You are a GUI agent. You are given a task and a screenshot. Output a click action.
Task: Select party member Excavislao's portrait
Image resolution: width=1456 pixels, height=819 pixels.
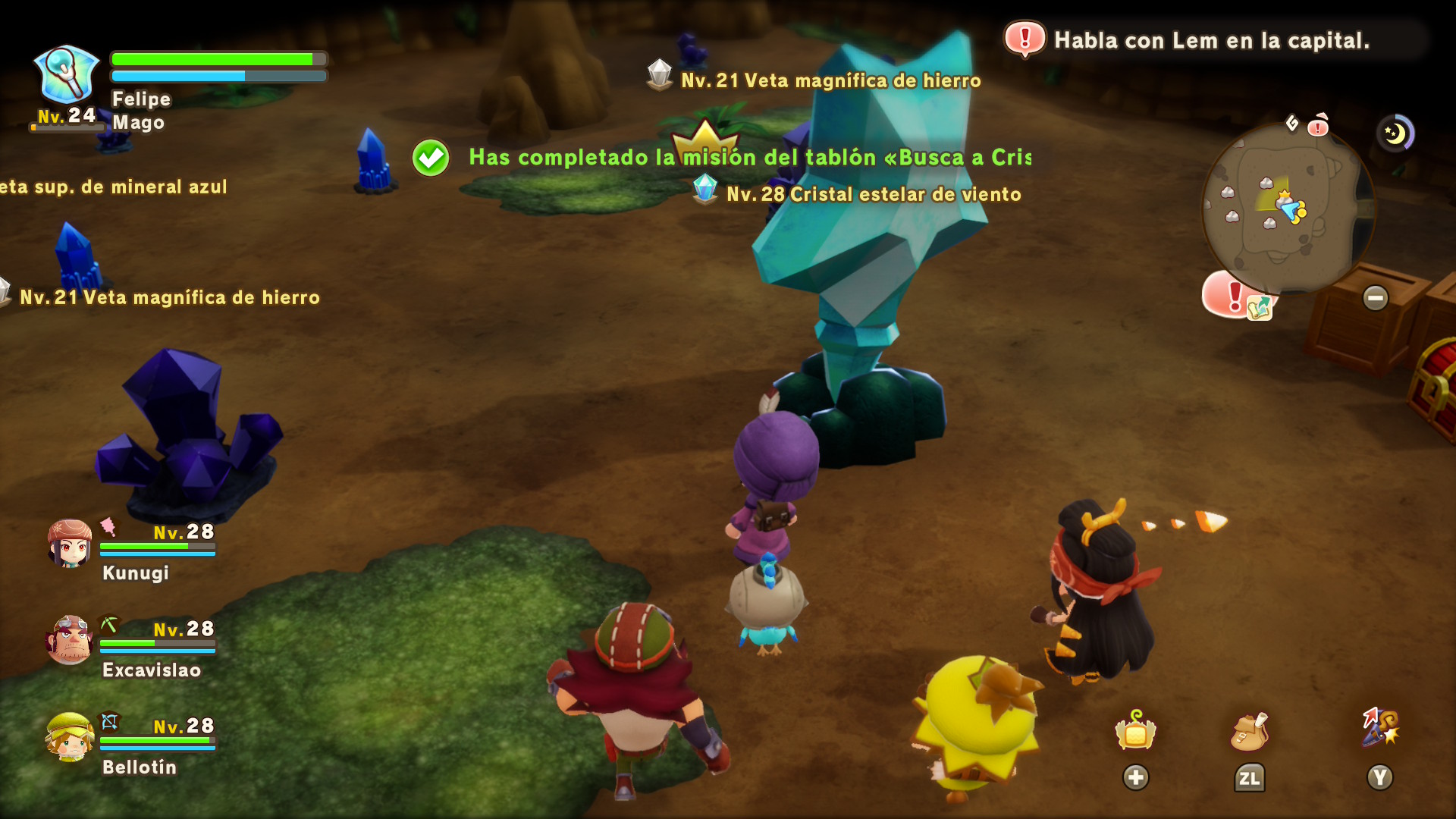point(70,639)
